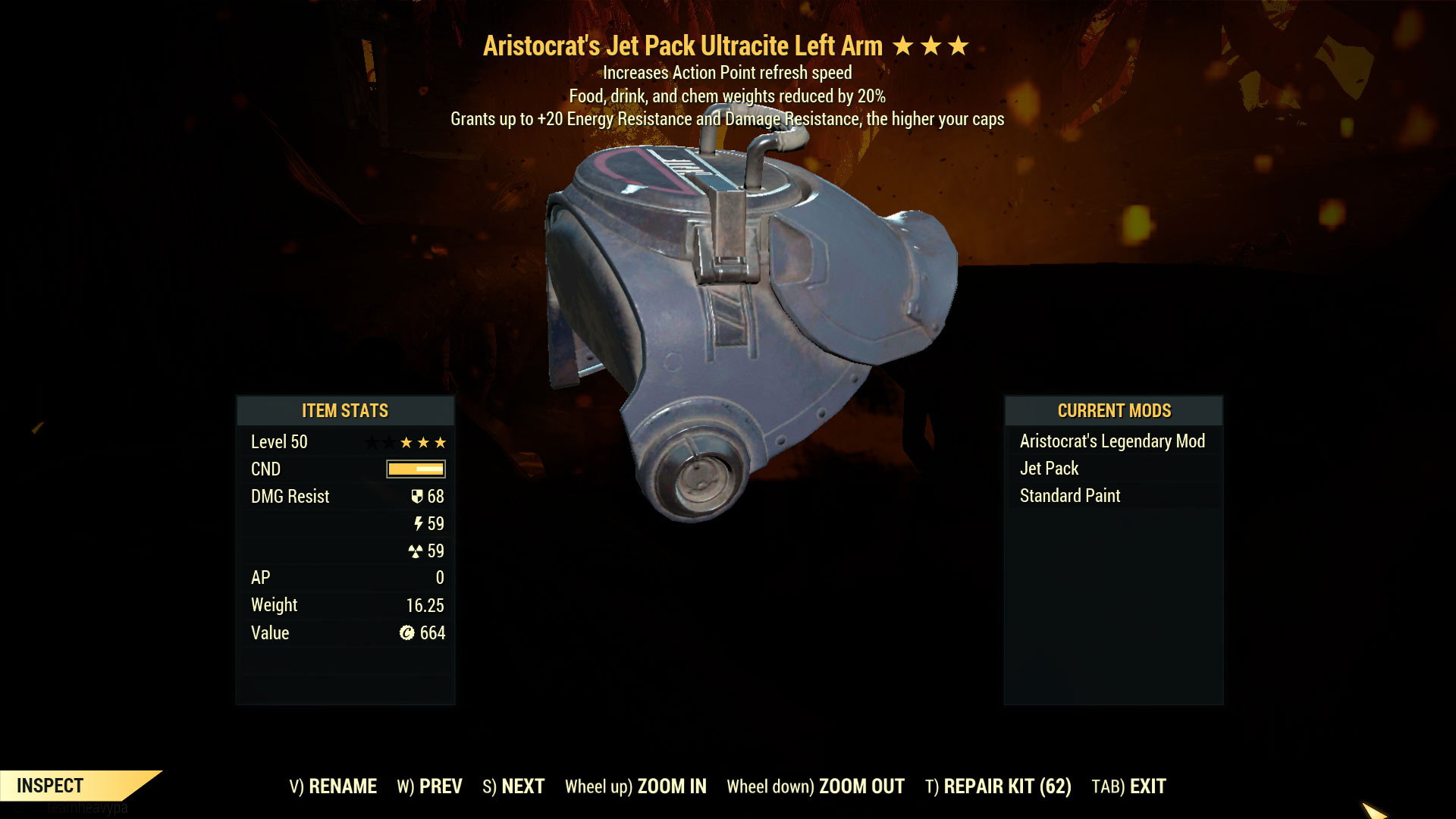Toggle the Jet Pack mod

(x=1049, y=468)
